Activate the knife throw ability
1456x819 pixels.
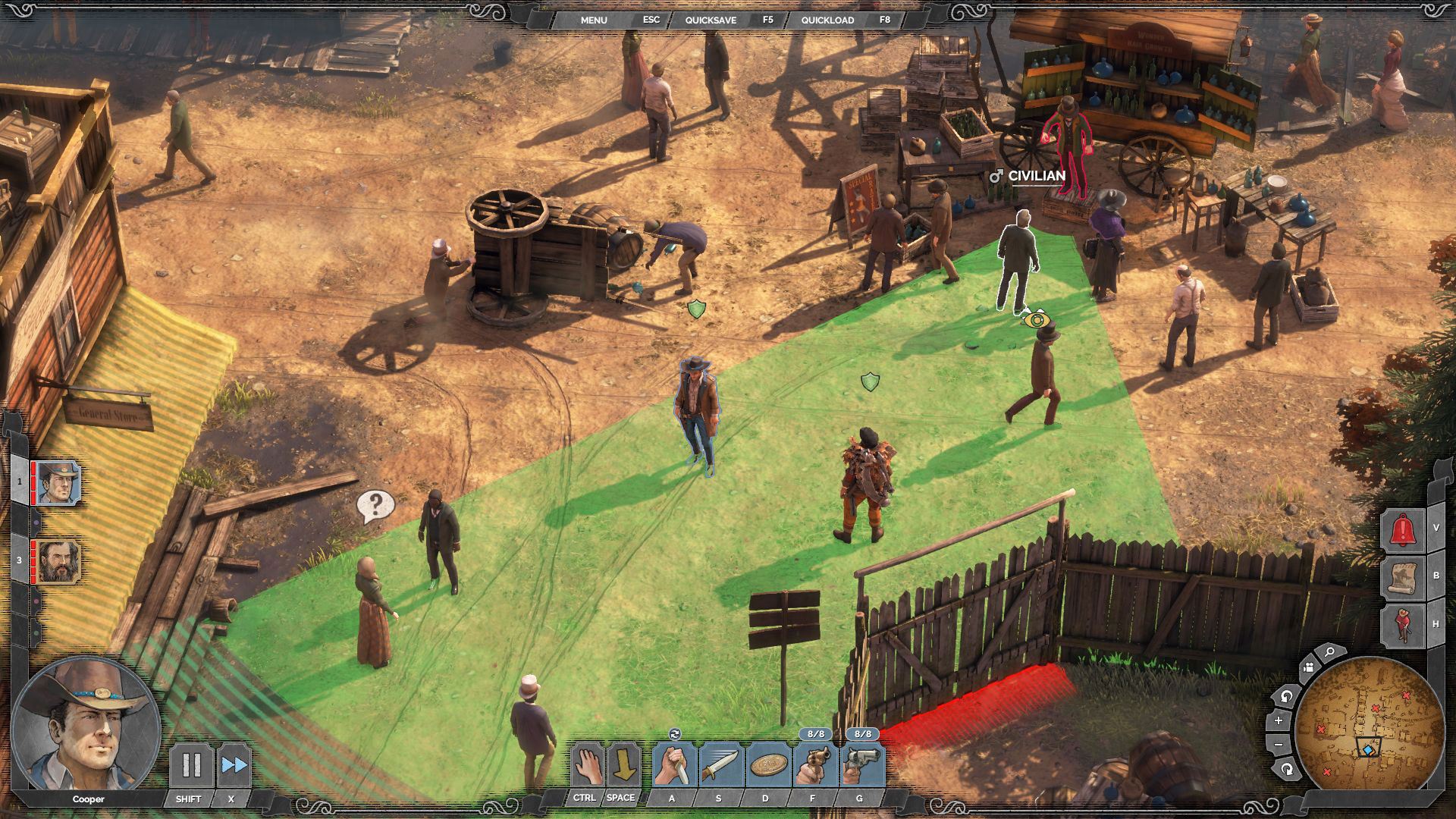tap(720, 765)
